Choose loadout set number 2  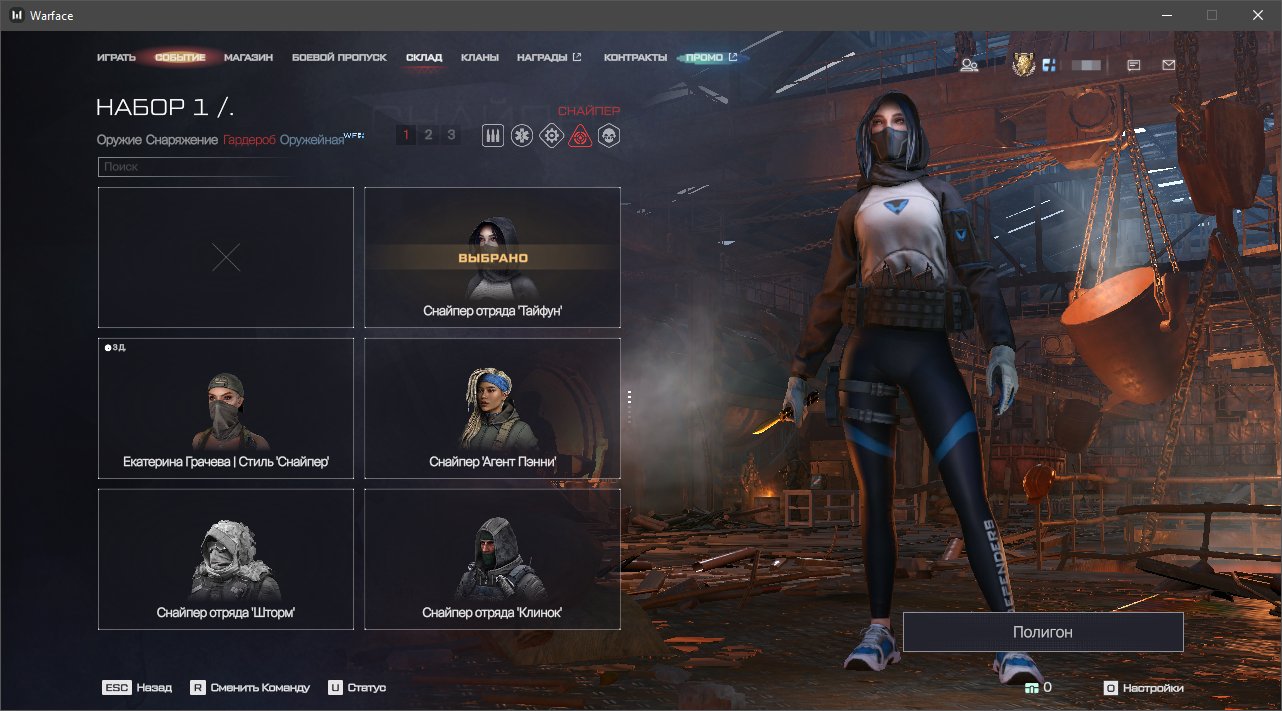(x=428, y=135)
